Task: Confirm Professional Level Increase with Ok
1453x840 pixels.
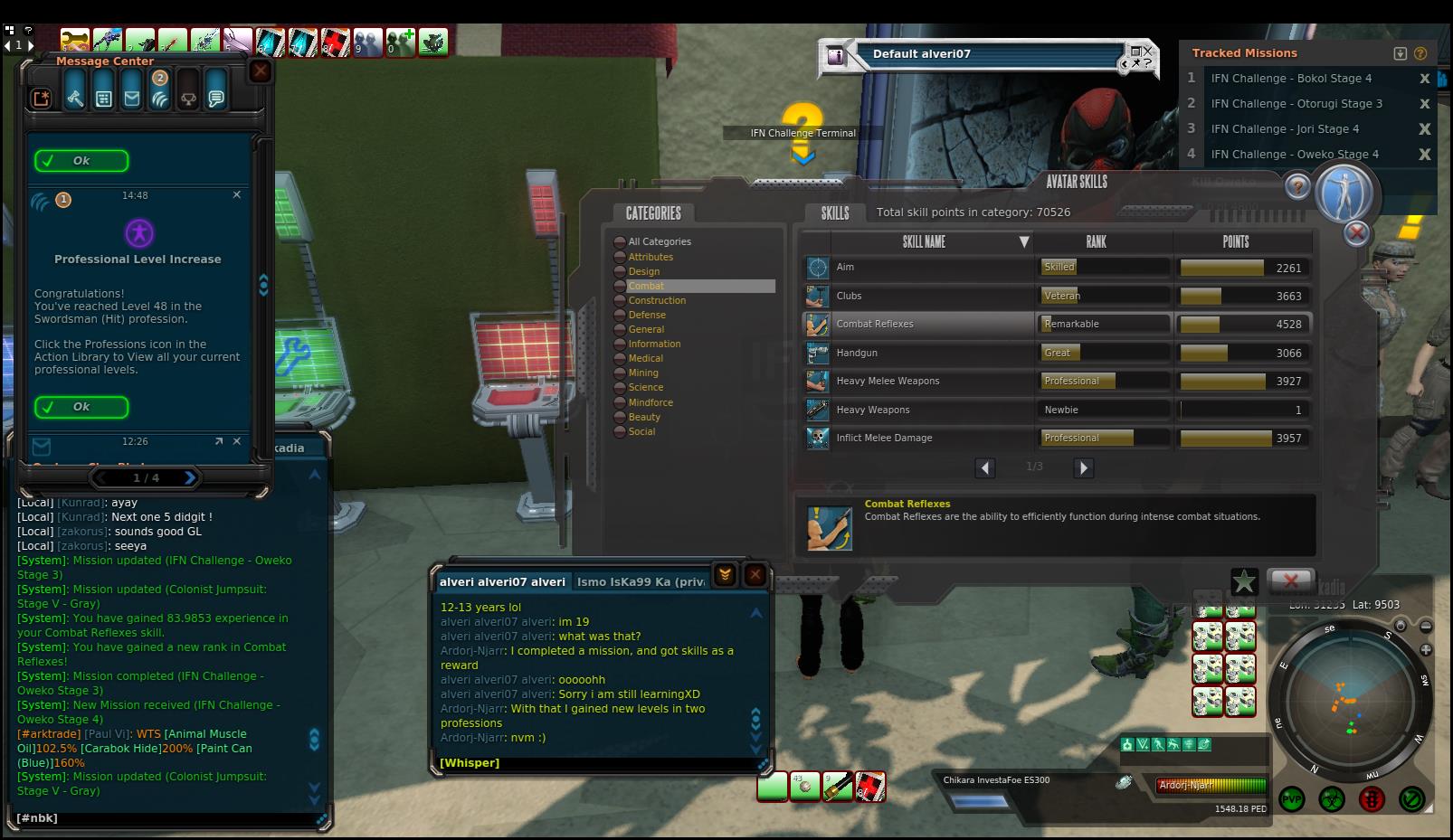Action: [81, 407]
